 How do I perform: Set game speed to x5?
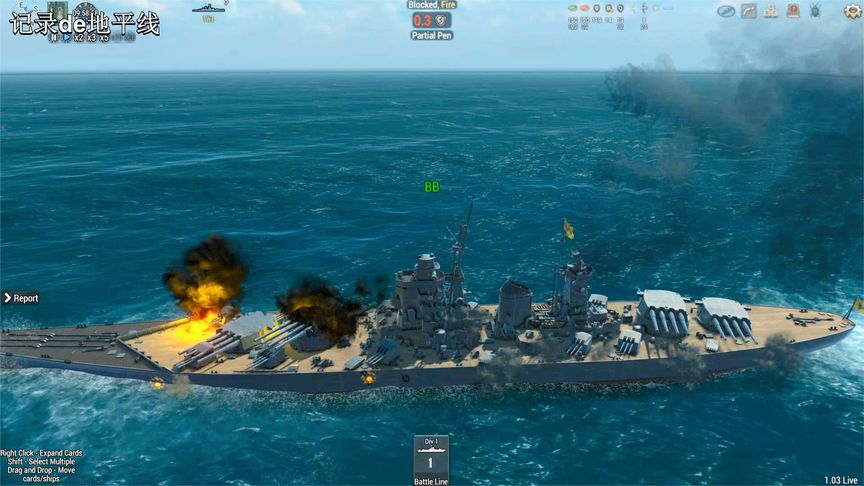[104, 37]
